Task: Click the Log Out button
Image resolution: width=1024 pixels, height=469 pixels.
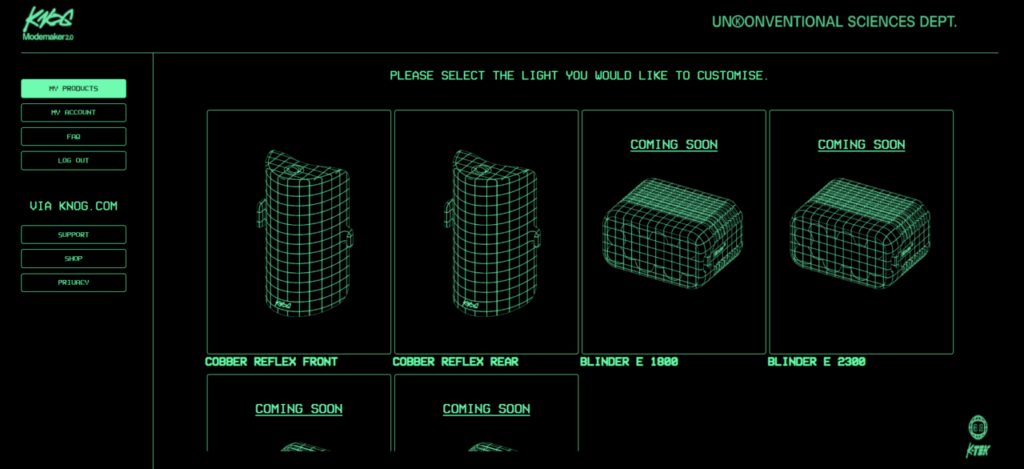Action: point(73,161)
